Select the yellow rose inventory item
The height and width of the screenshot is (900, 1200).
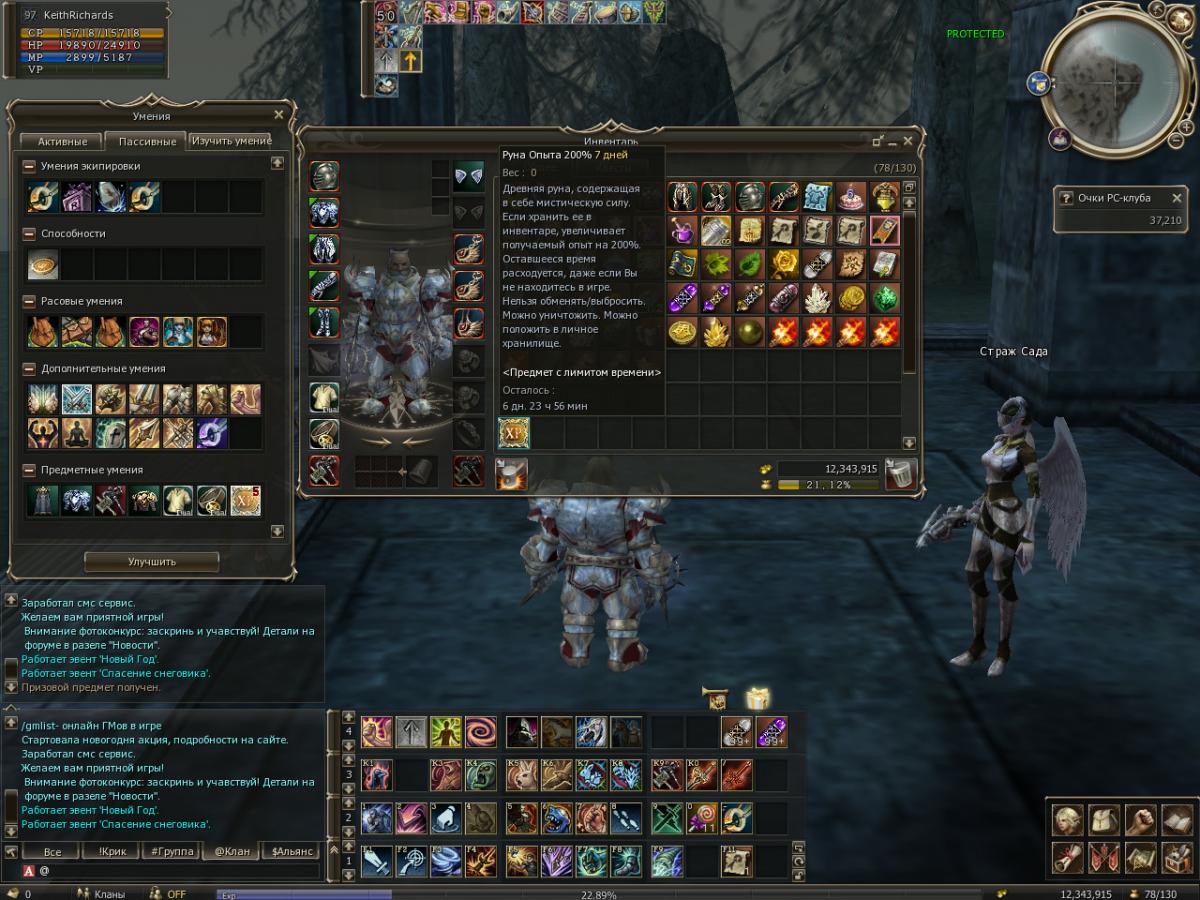(783, 264)
